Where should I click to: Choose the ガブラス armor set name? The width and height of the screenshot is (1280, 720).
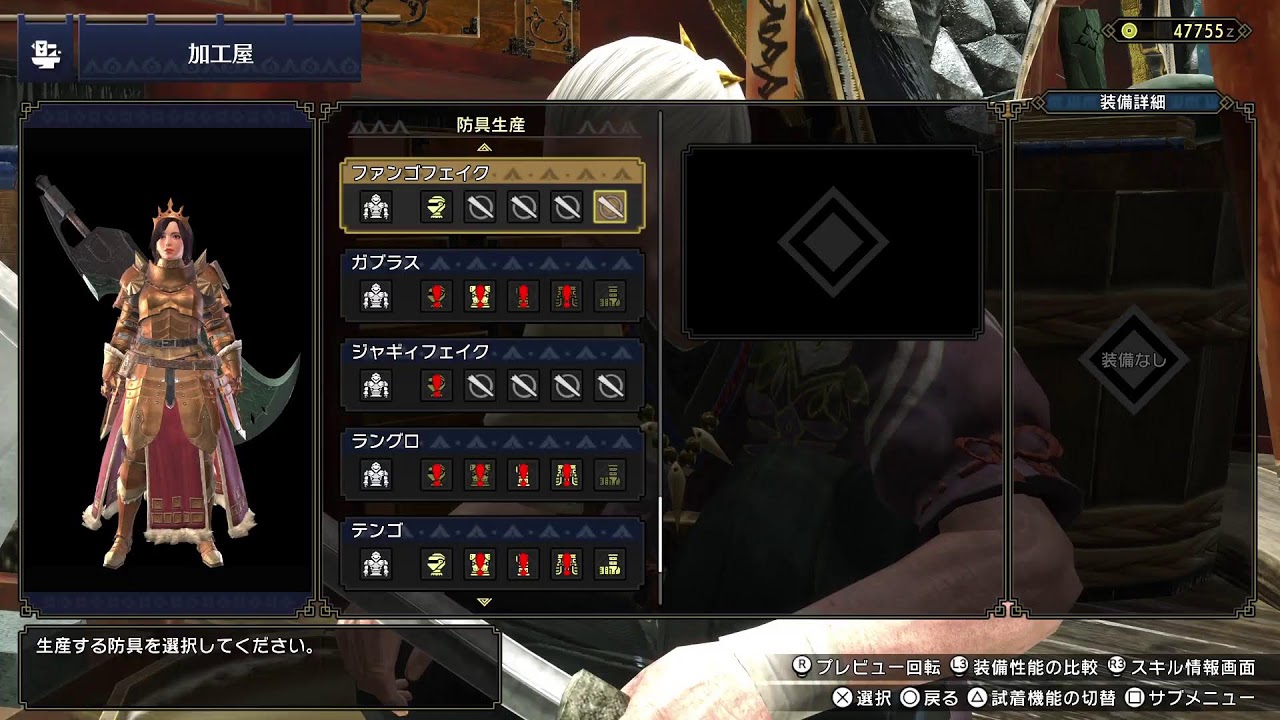pos(385,263)
